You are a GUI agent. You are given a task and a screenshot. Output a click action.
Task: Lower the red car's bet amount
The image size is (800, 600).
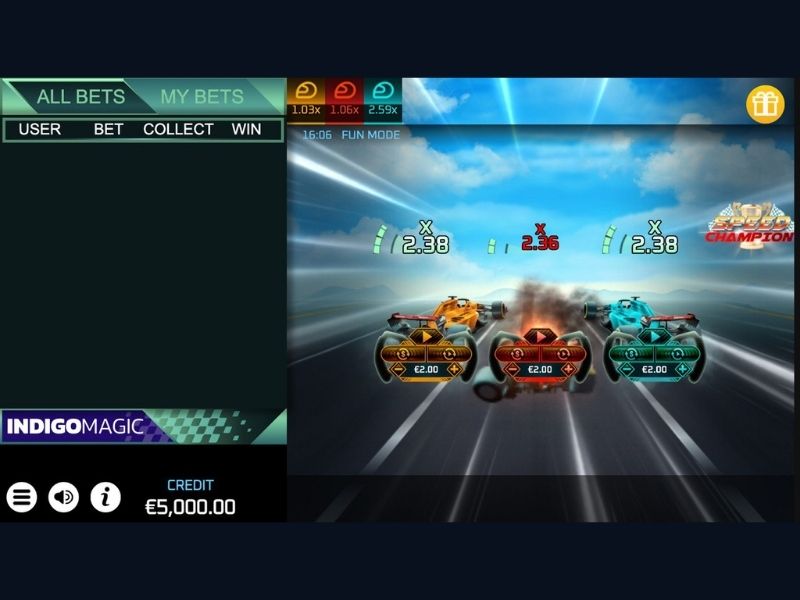[x=512, y=369]
